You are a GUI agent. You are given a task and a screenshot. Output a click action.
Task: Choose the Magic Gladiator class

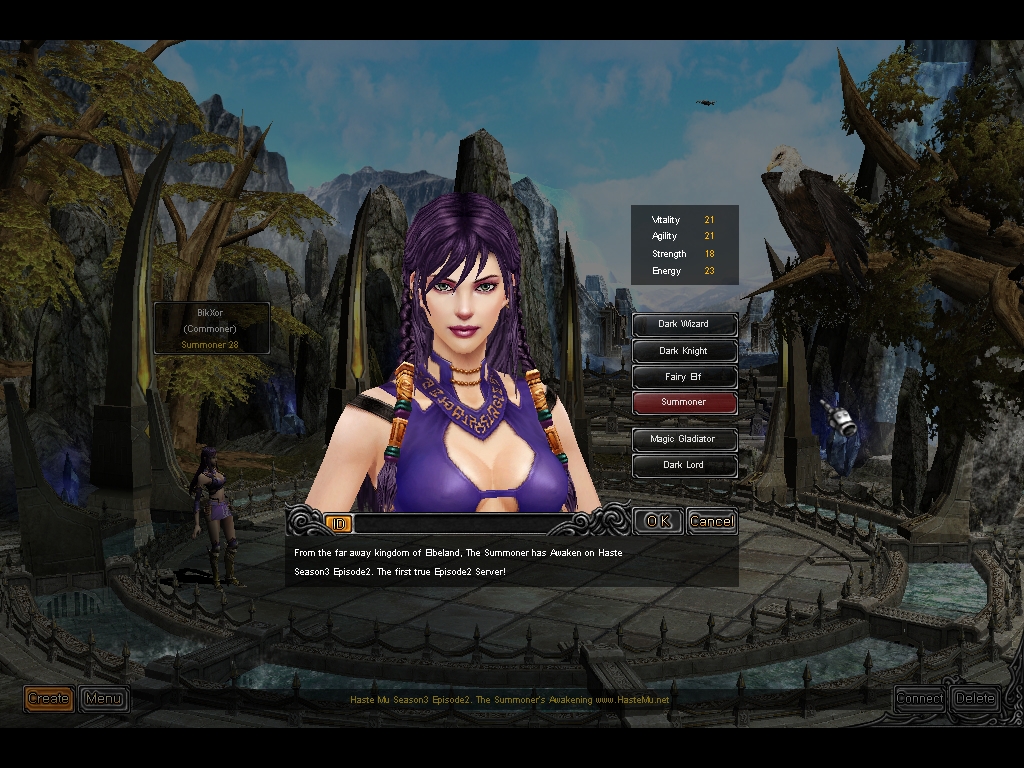pos(684,439)
